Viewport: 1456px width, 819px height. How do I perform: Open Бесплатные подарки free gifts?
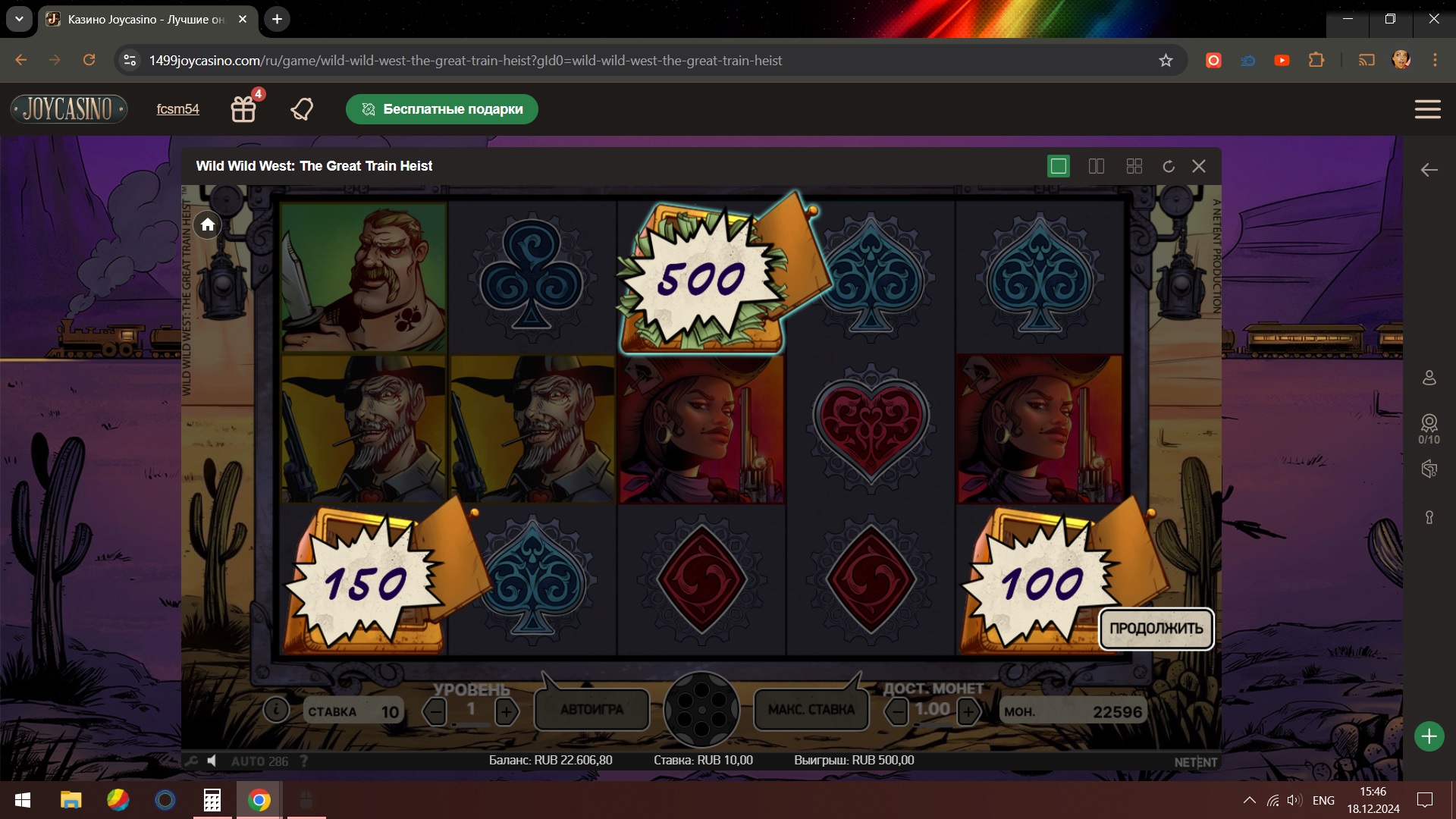click(x=442, y=109)
